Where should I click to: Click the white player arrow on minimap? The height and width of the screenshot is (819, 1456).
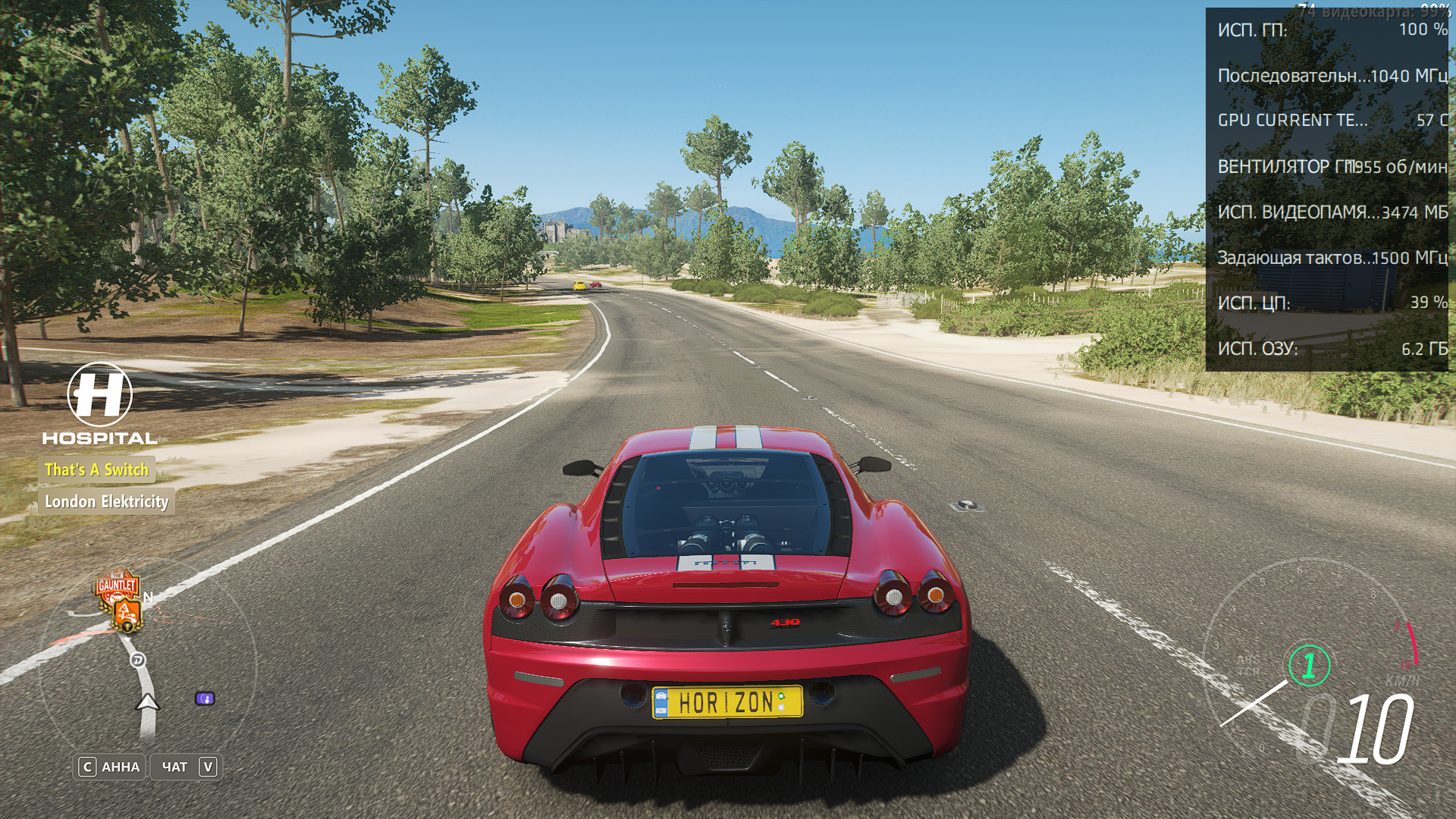tap(147, 702)
